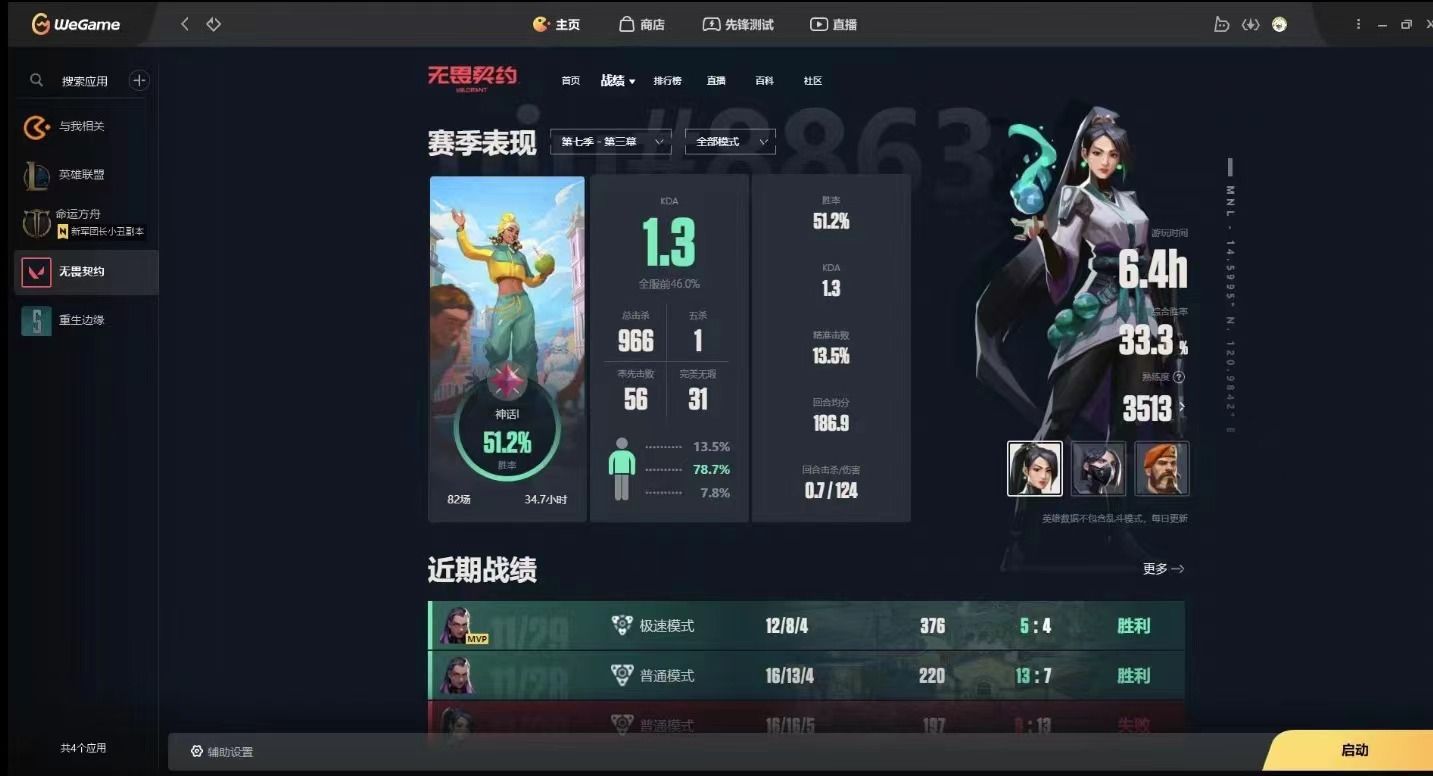Open the 商店 shop menu
The image size is (1433, 776).
click(x=640, y=24)
